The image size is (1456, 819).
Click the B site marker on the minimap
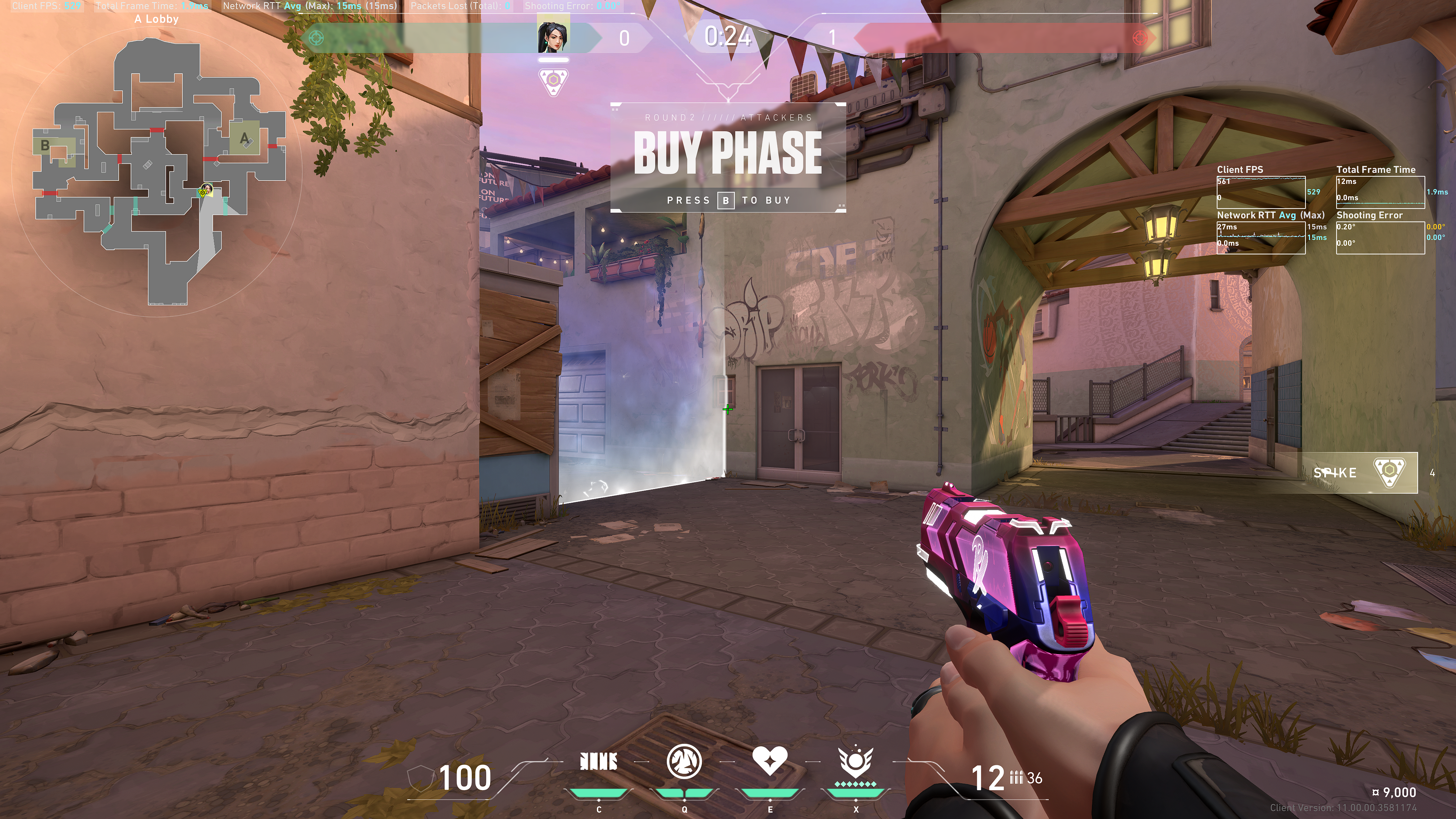point(45,145)
